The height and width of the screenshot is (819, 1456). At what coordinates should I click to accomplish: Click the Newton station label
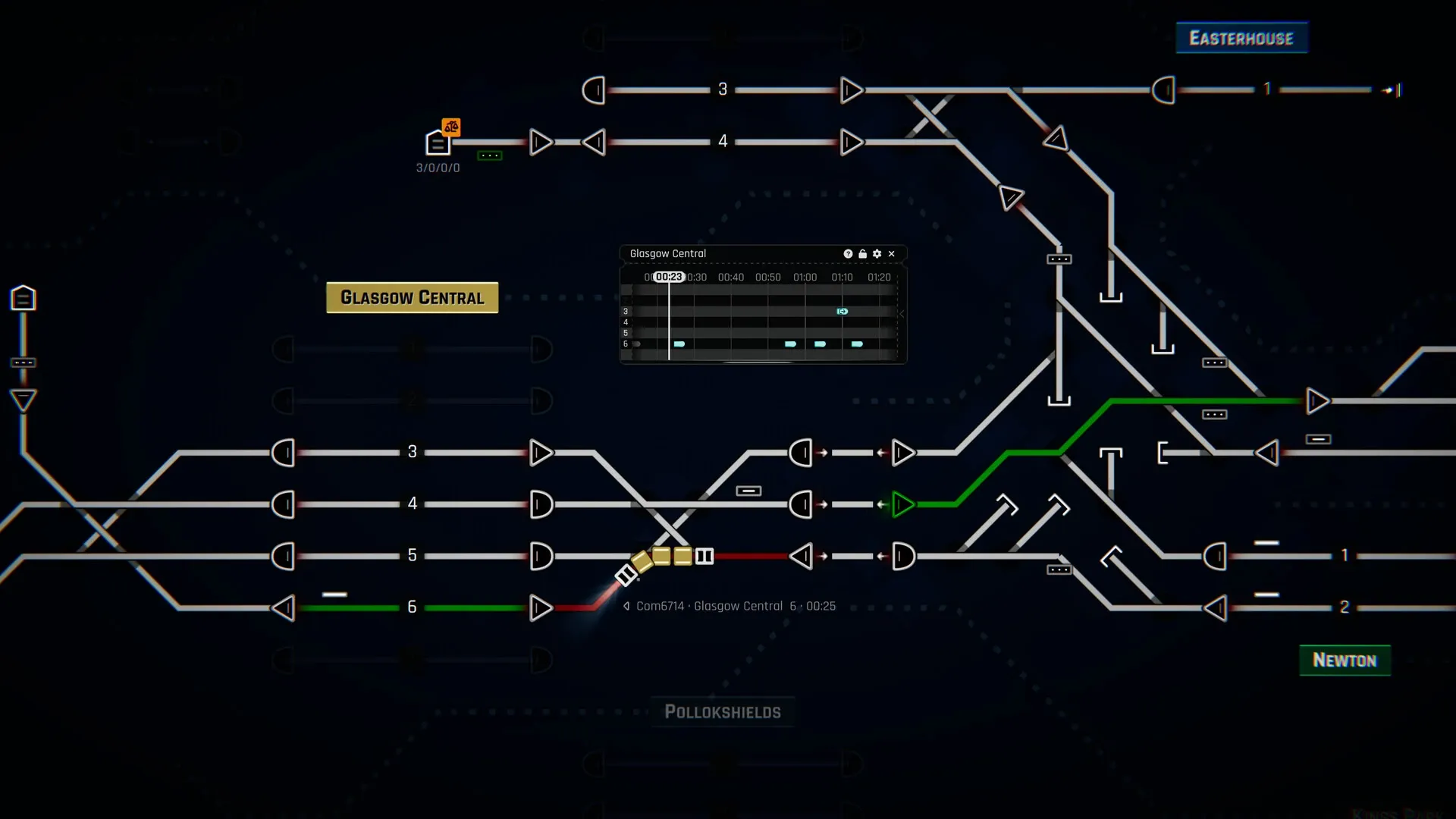pyautogui.click(x=1344, y=660)
